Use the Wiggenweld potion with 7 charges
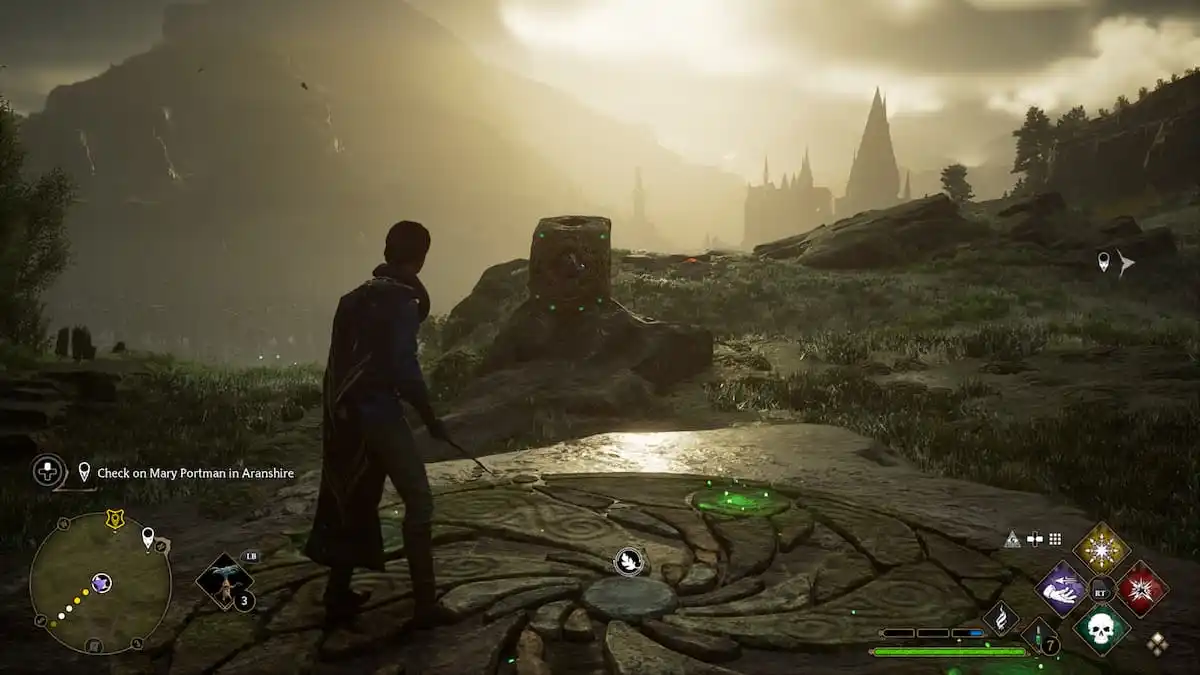The width and height of the screenshot is (1200, 675). [1040, 637]
